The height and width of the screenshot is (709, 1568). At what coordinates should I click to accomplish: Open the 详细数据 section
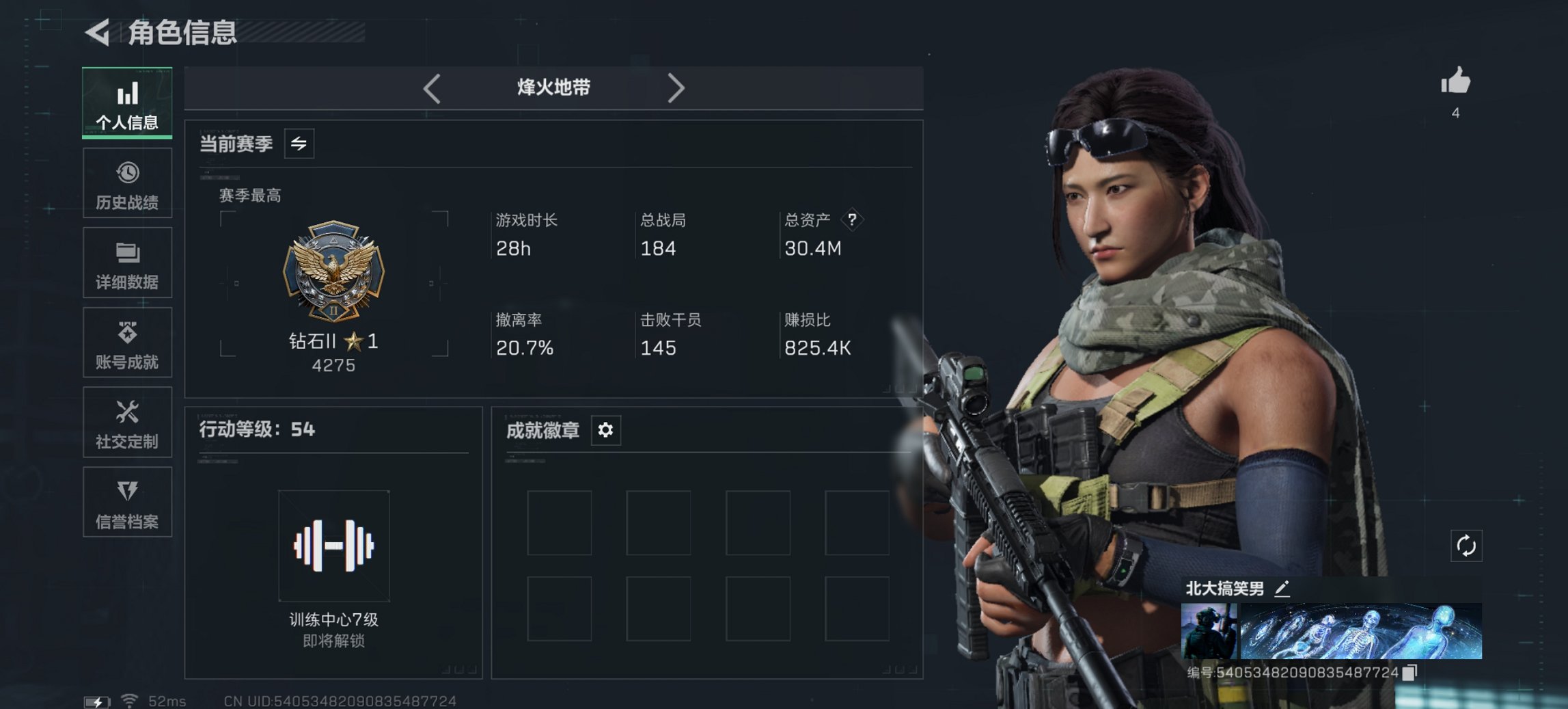(x=127, y=263)
